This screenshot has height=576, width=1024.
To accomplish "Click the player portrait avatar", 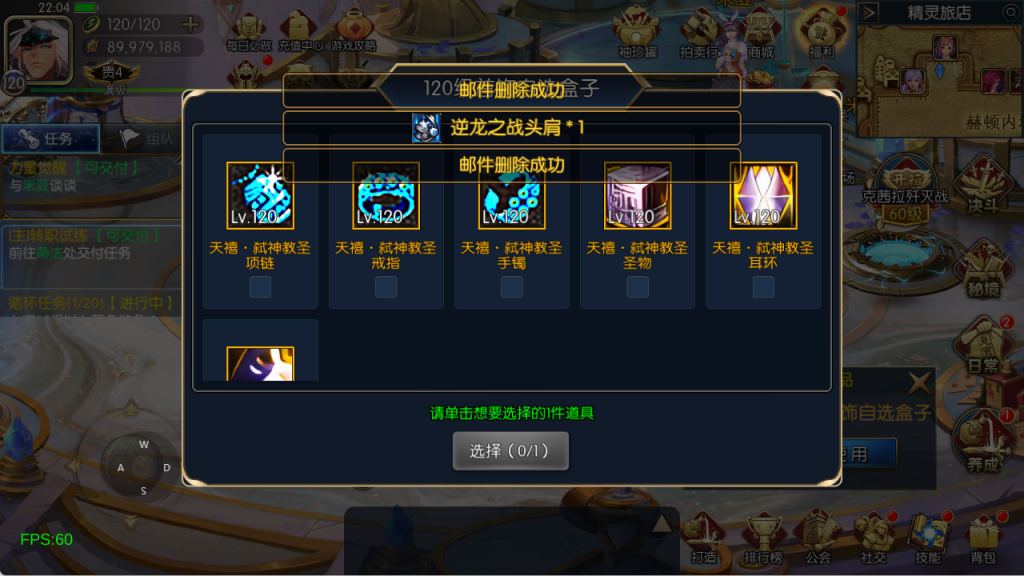I will tap(38, 47).
